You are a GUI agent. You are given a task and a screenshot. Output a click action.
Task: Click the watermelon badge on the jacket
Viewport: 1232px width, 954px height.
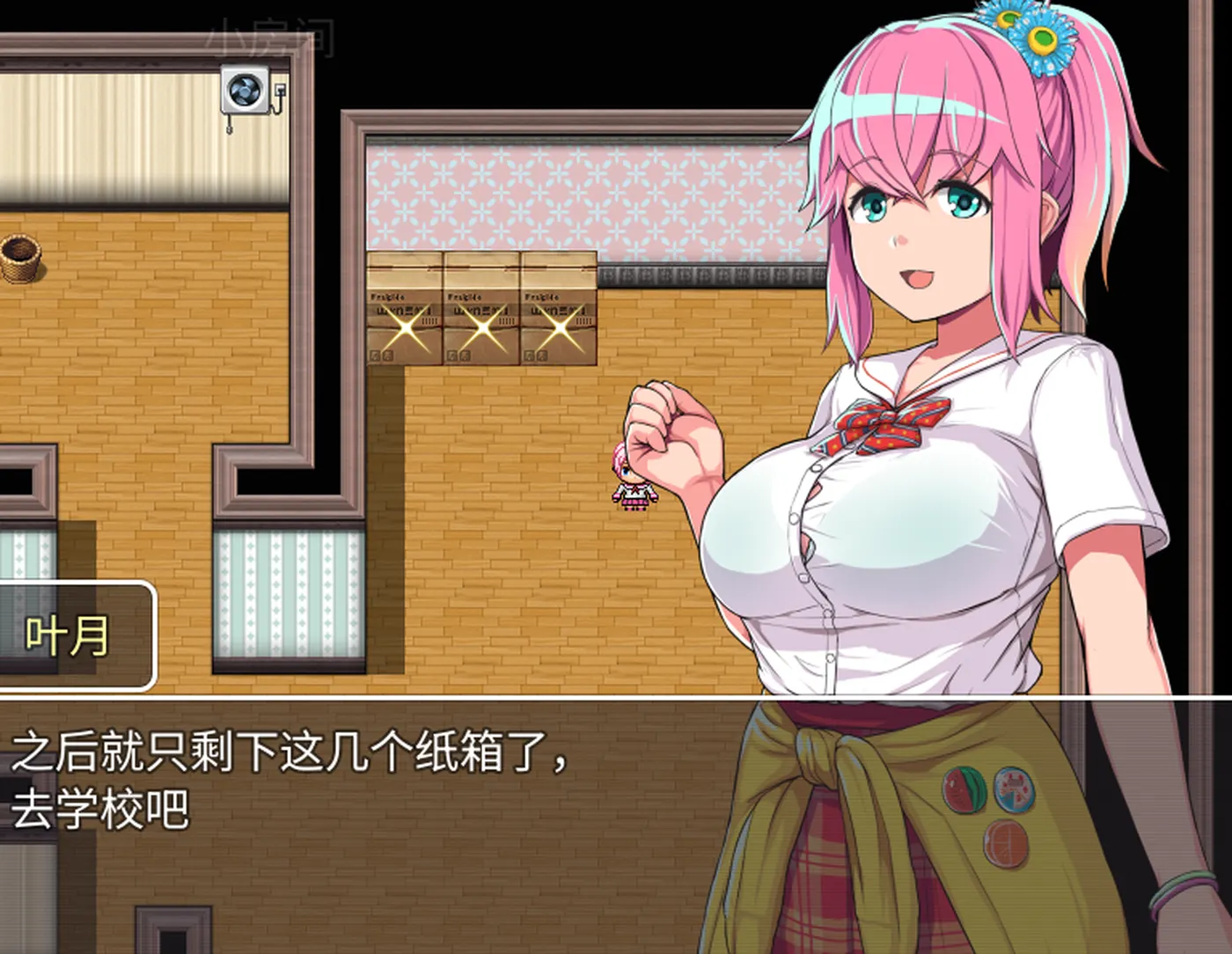pyautogui.click(x=965, y=789)
